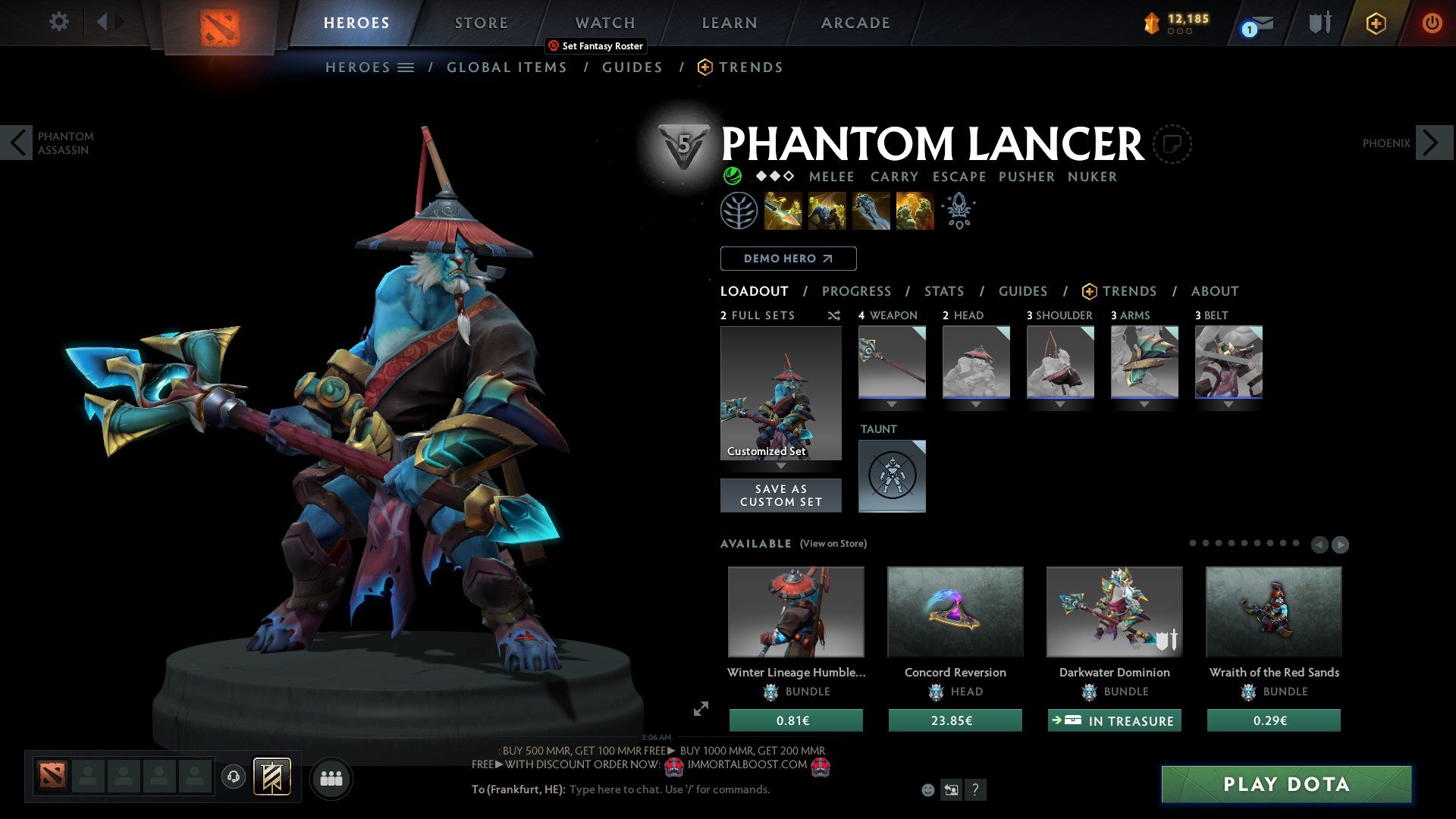
Task: Click the next-page arrow above available items
Action: 1341,544
